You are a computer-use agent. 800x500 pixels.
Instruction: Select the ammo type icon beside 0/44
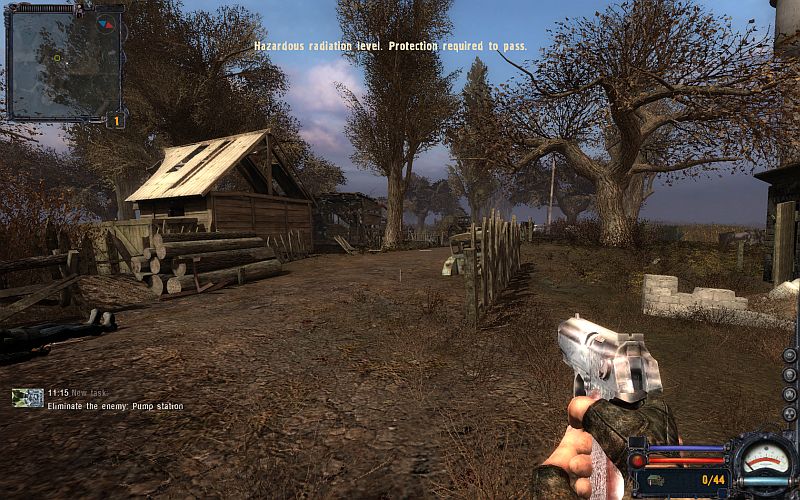click(x=661, y=481)
